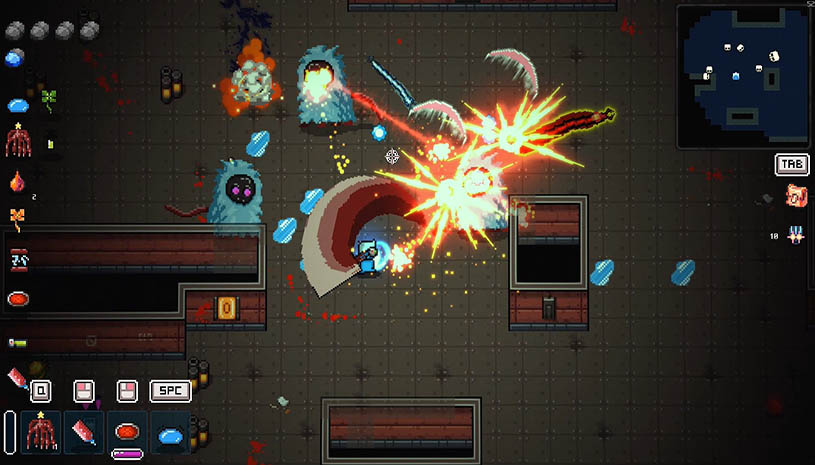Click the pink swirl item icon
The height and width of the screenshot is (465, 815).
point(796,196)
